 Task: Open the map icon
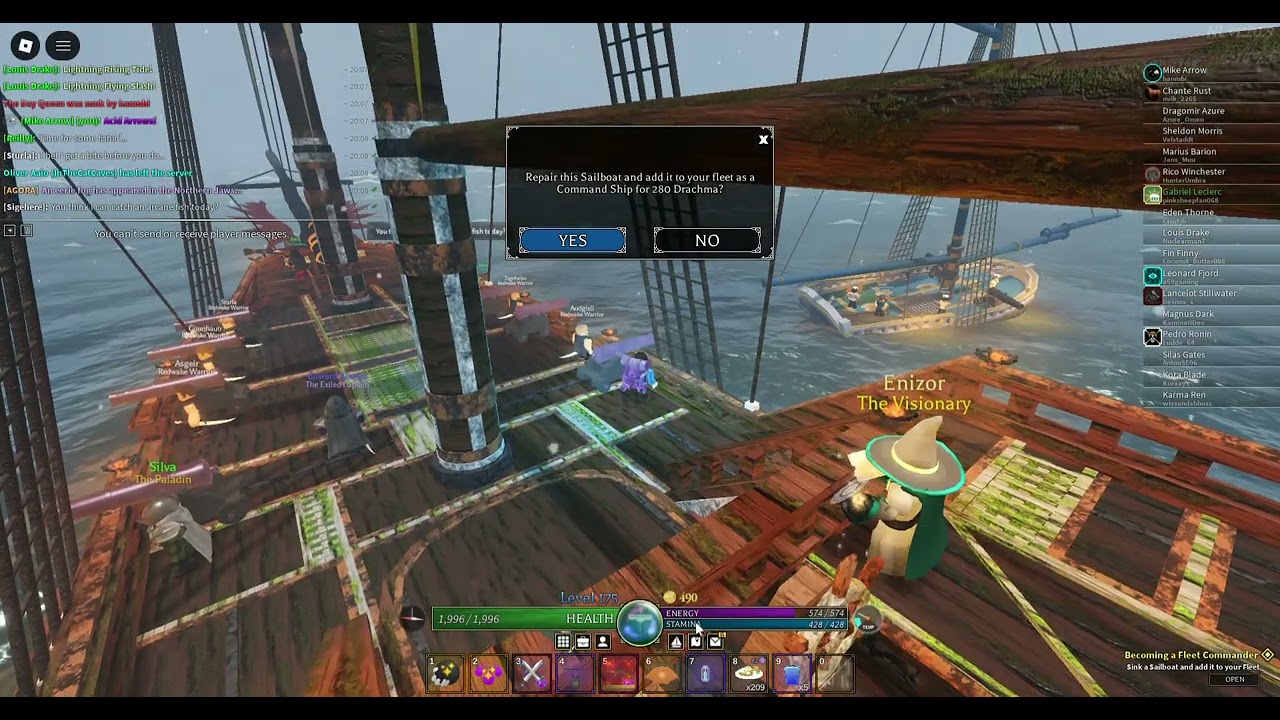(696, 642)
